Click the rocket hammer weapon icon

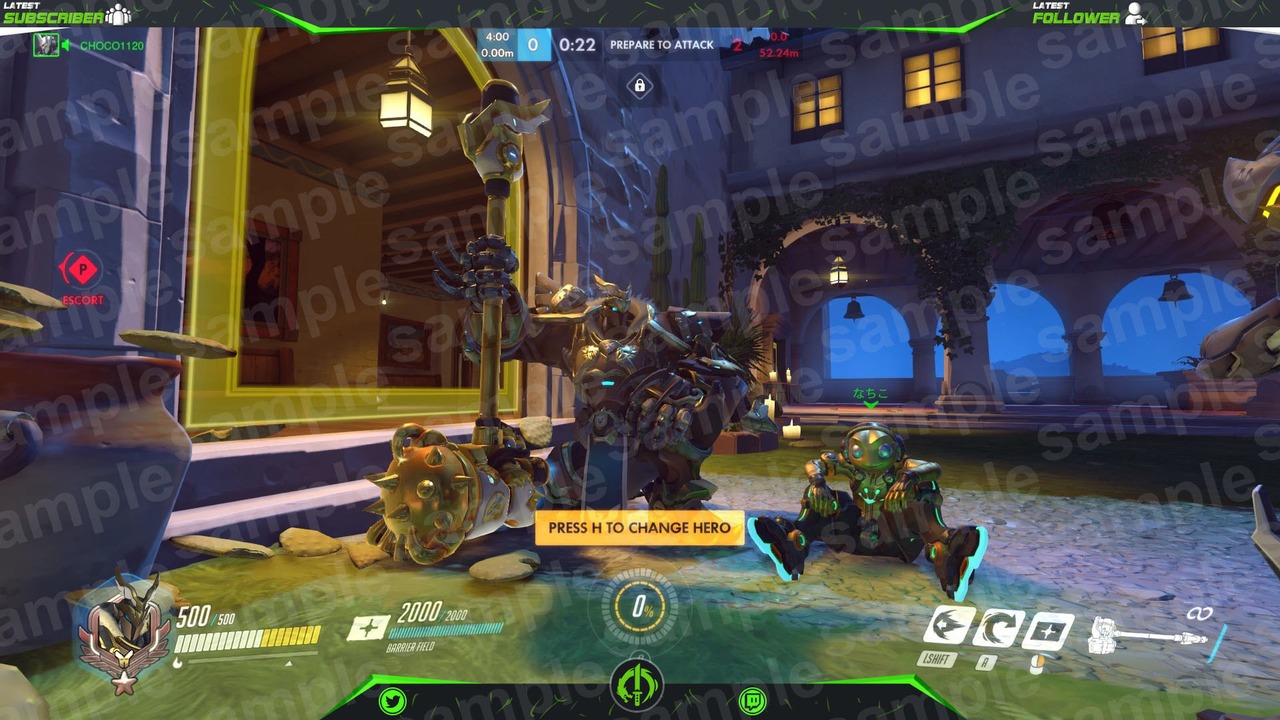coord(1148,634)
